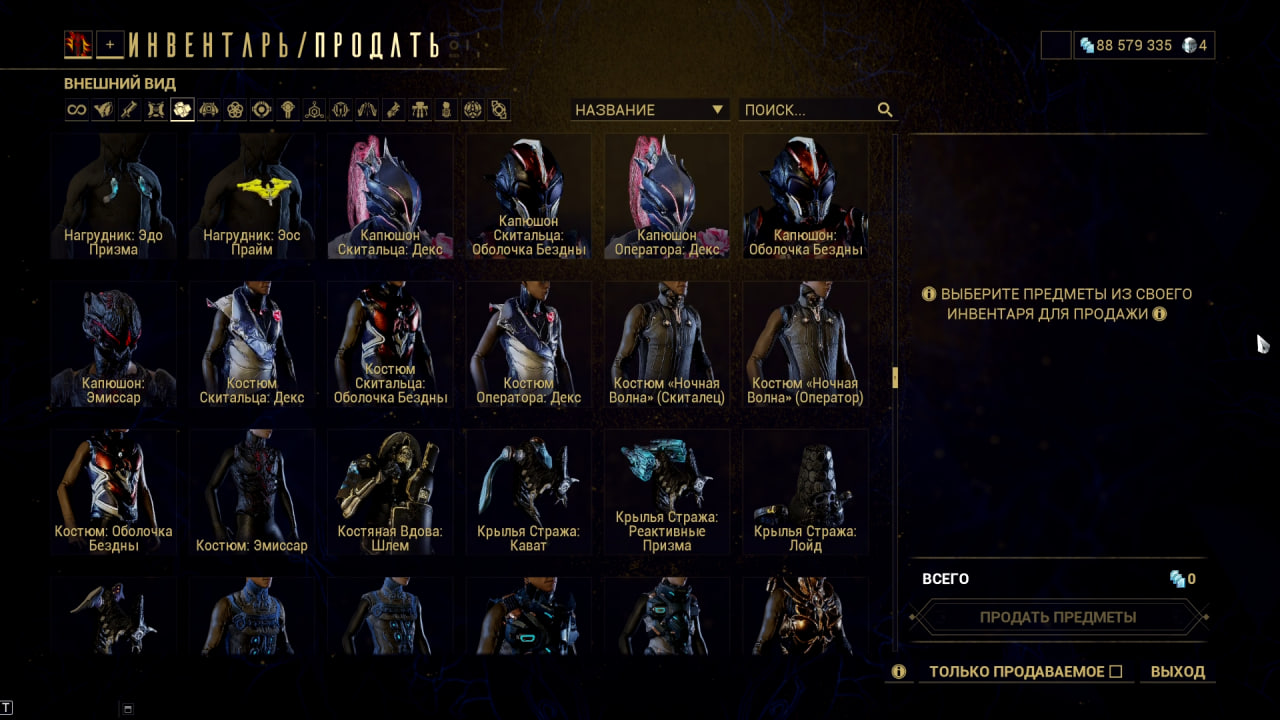Select Костюм Оператора: Декс item
Image resolution: width=1280 pixels, height=720 pixels.
(x=528, y=344)
